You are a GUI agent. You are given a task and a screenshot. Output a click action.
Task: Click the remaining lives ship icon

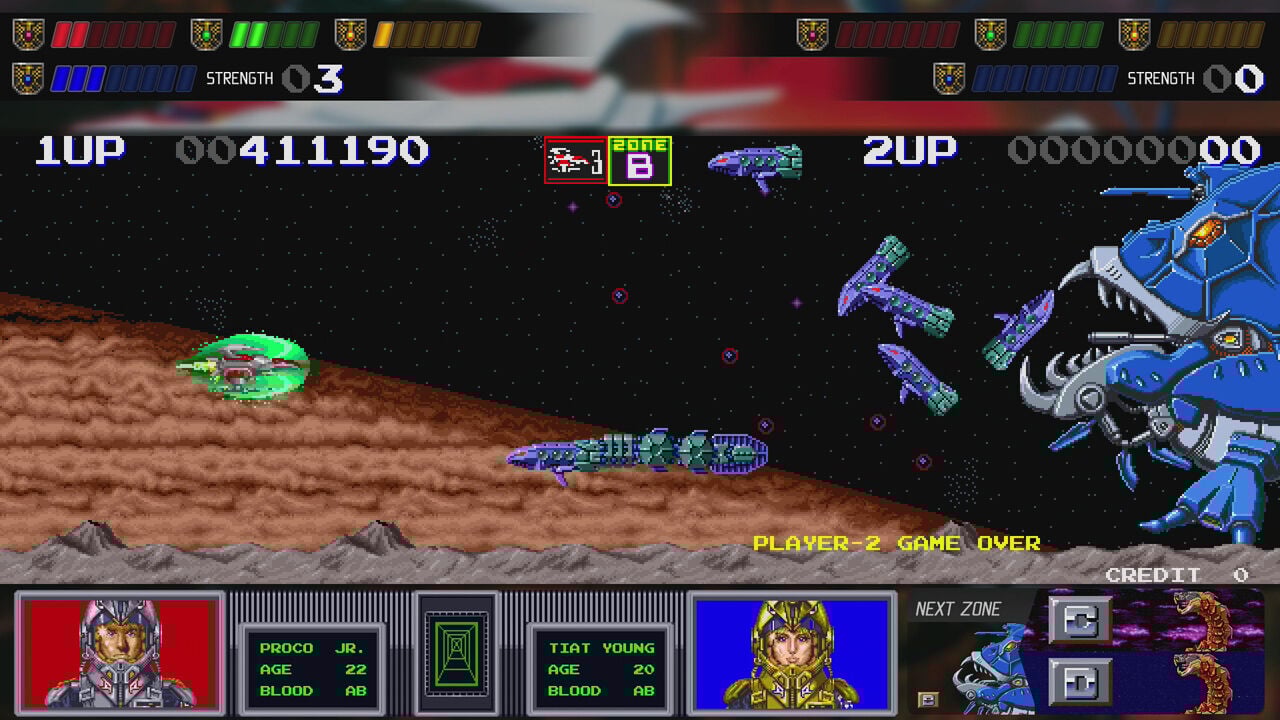tap(570, 158)
